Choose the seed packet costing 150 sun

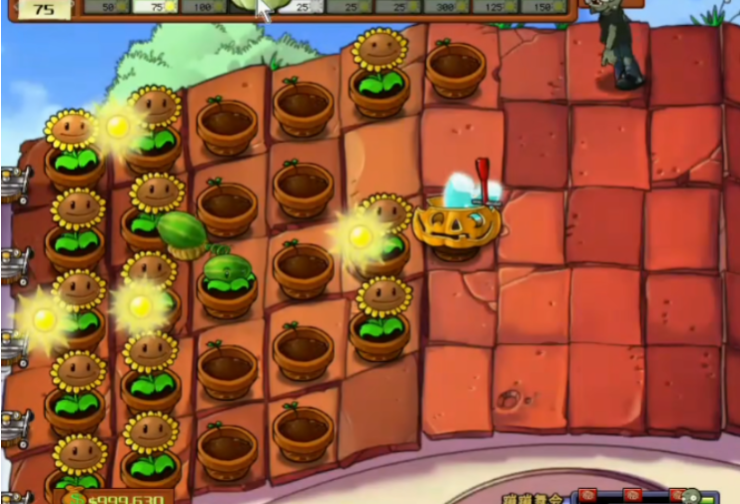pyautogui.click(x=542, y=6)
